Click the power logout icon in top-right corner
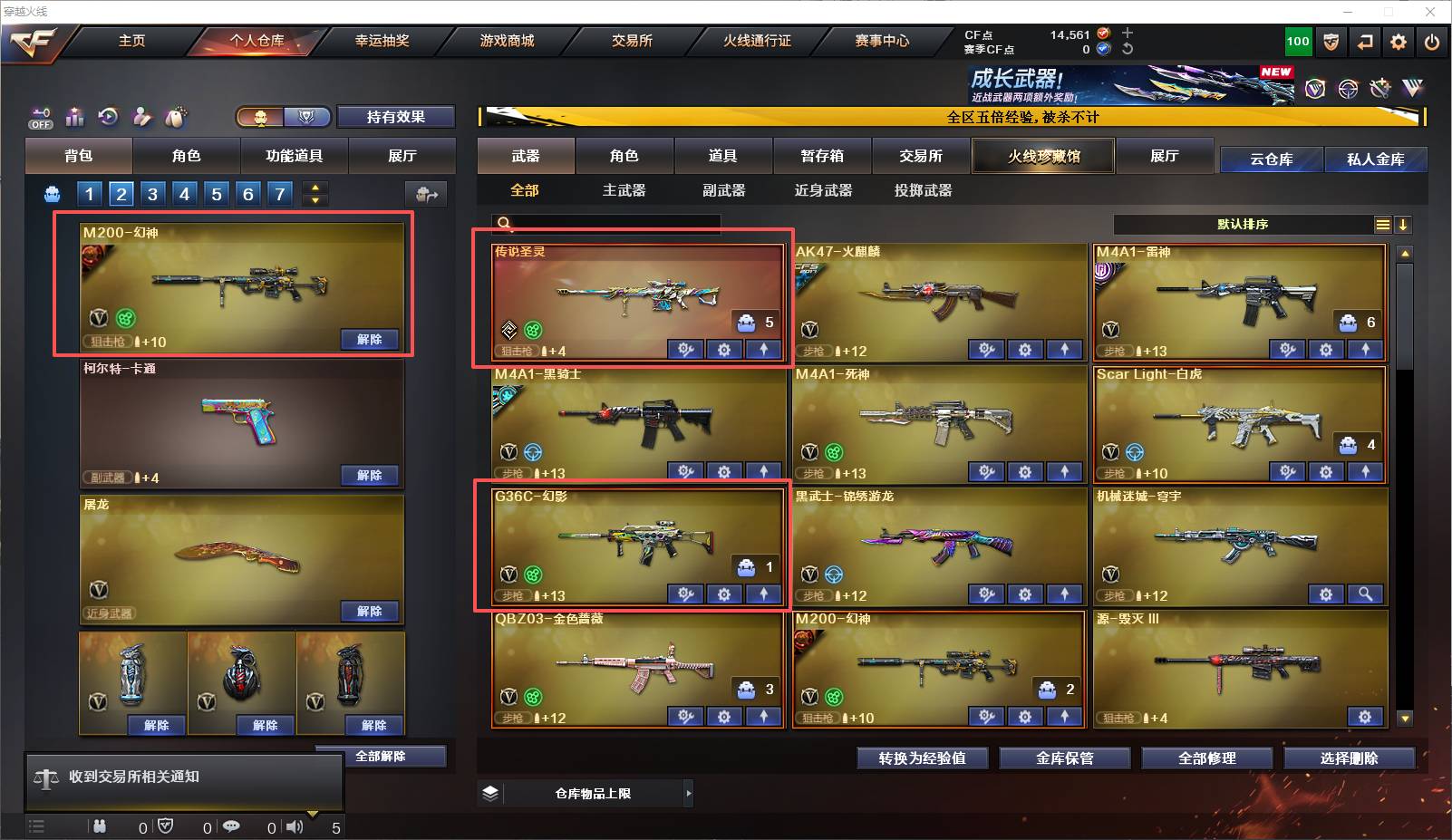Screen dimensions: 1452x840 (1432, 42)
